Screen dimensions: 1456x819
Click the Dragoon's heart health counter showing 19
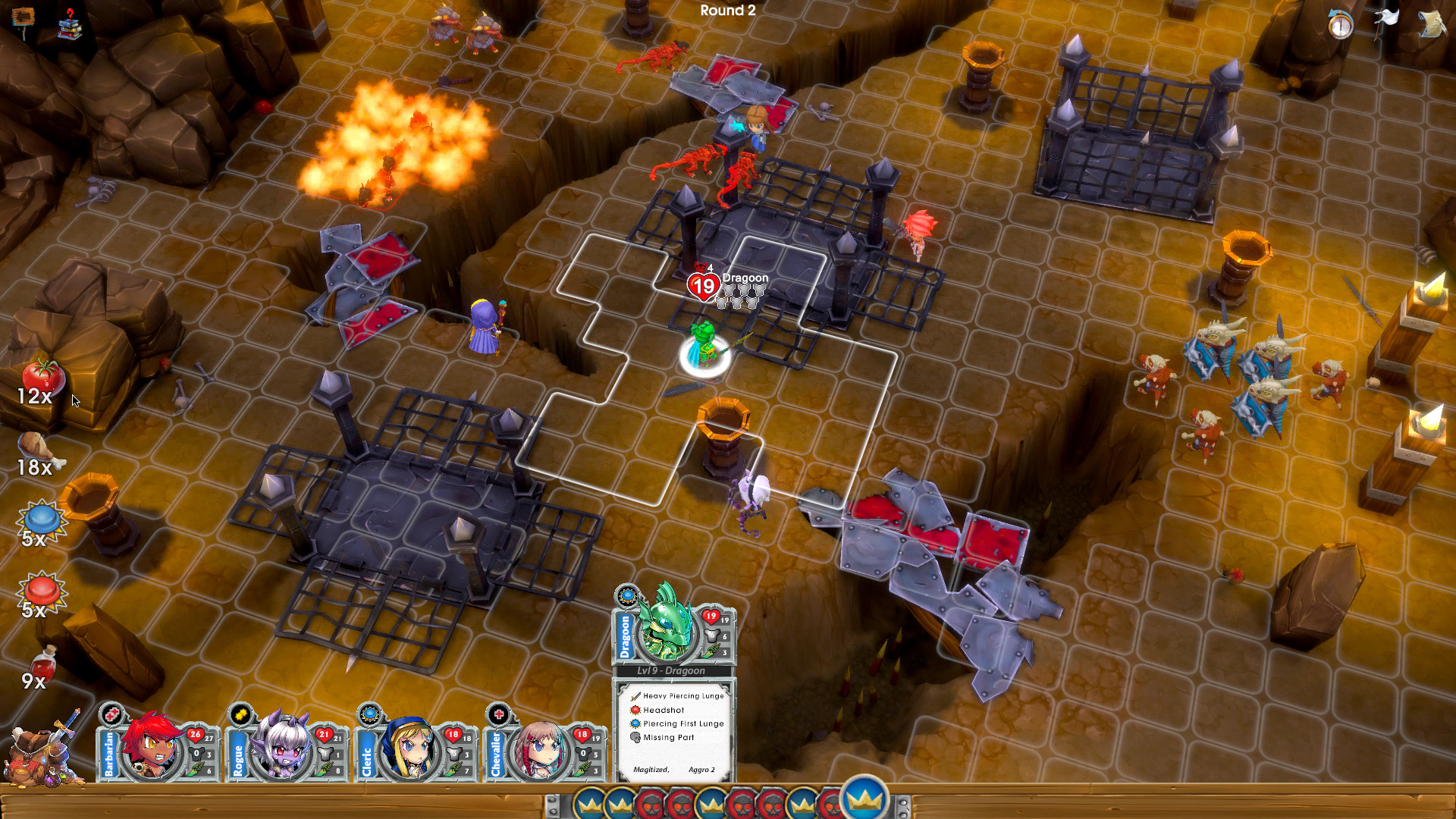[x=703, y=287]
